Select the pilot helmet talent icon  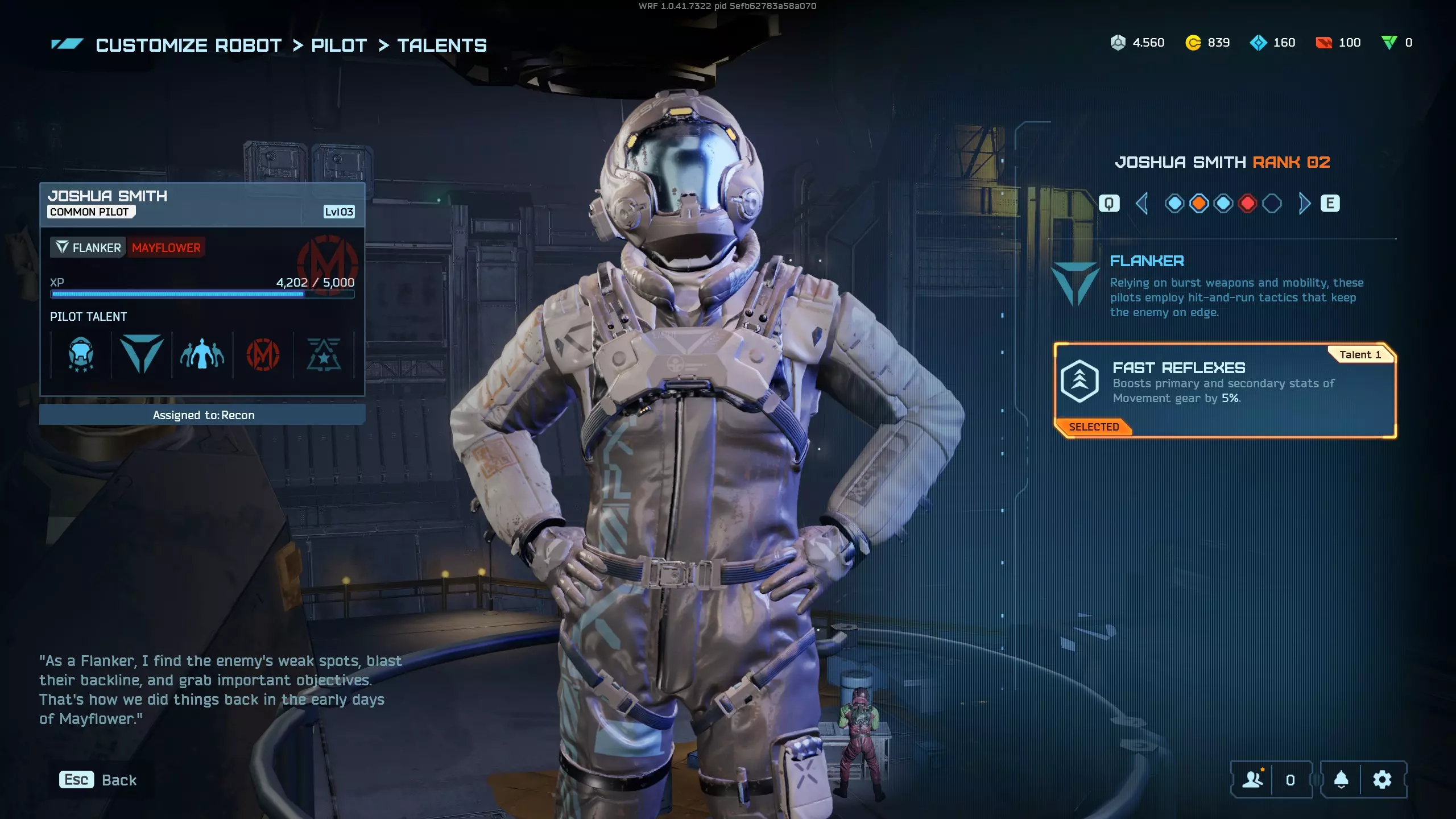point(81,355)
